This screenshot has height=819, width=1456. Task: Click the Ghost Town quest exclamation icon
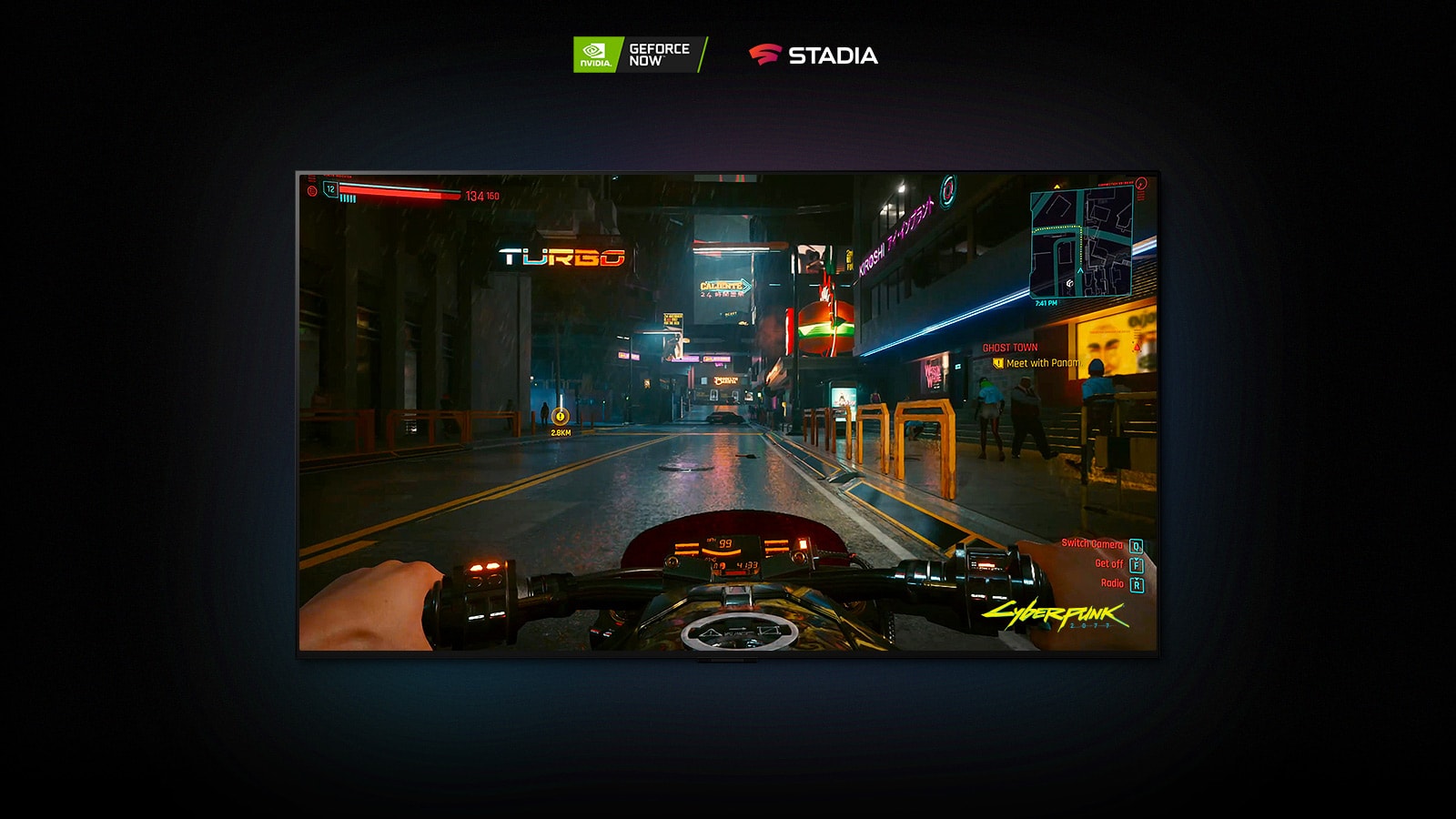[998, 361]
